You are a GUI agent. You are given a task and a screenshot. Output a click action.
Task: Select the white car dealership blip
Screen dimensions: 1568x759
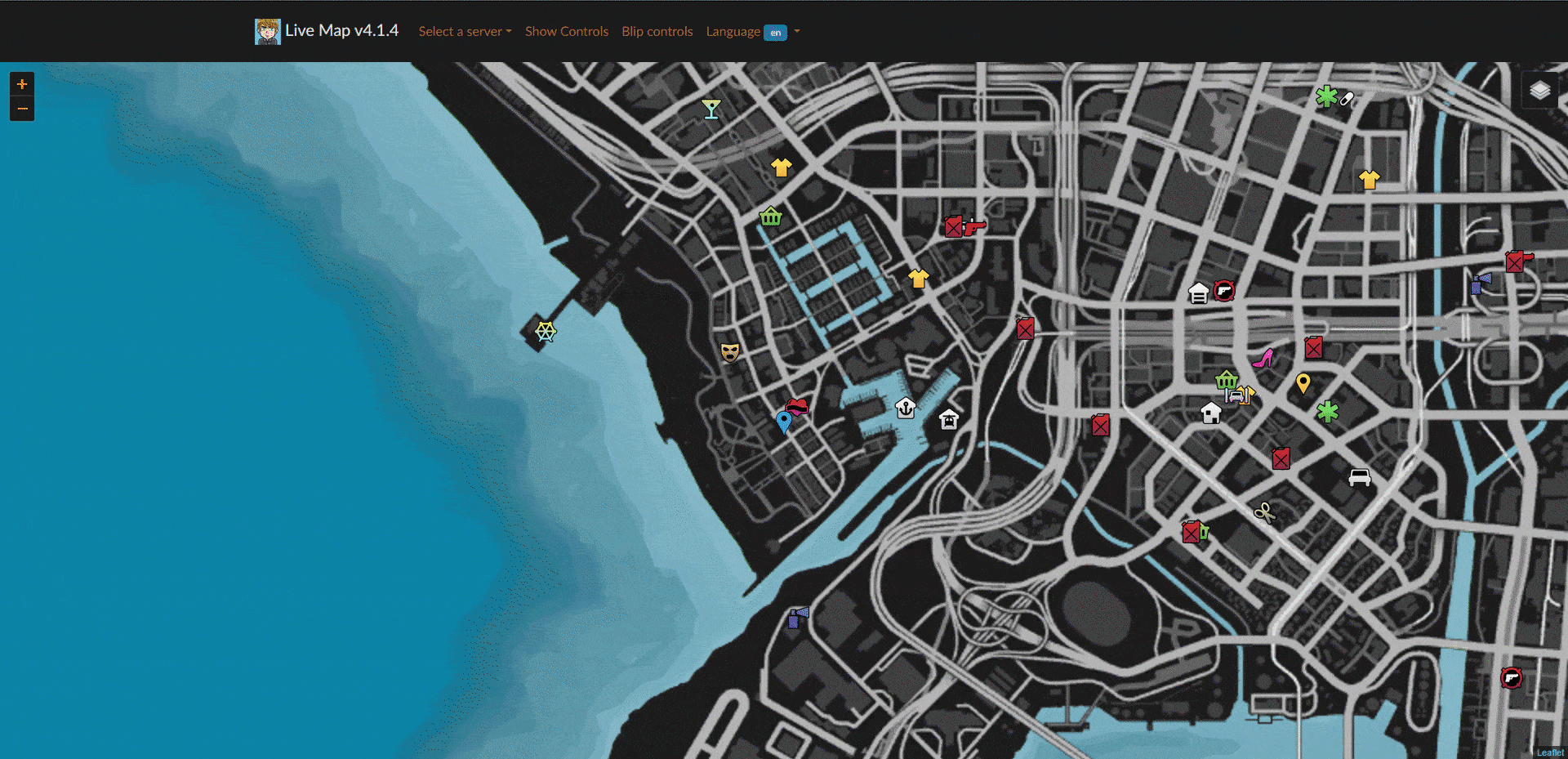point(1358,476)
